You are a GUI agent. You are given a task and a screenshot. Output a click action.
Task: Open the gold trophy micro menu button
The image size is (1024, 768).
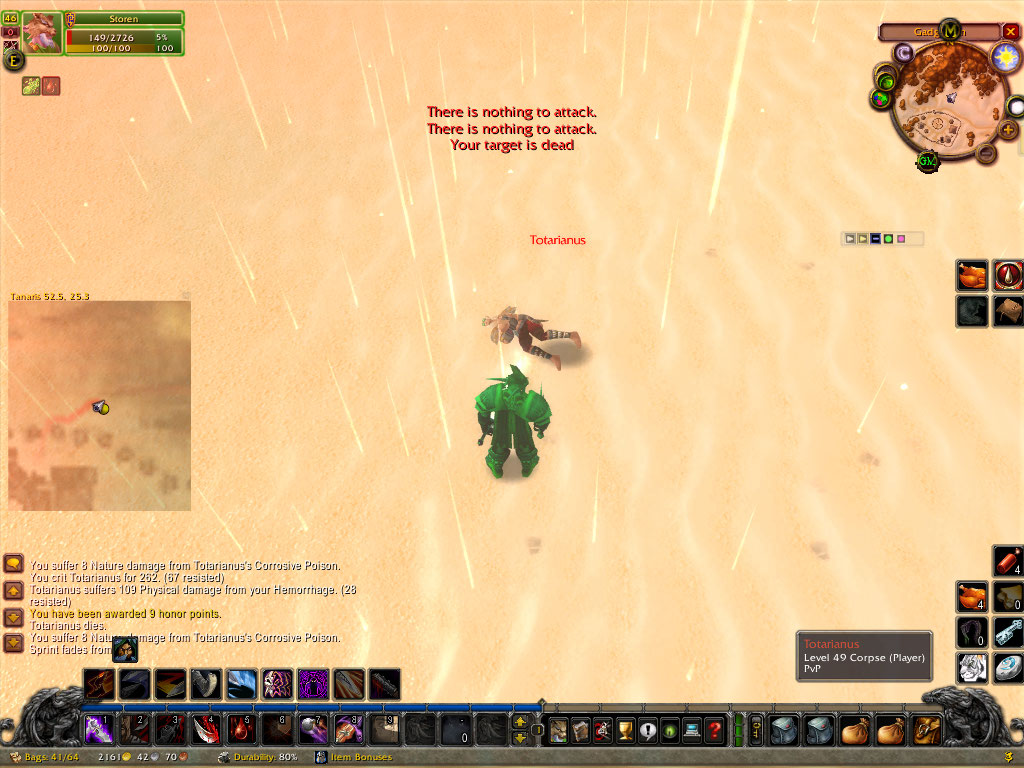(626, 729)
